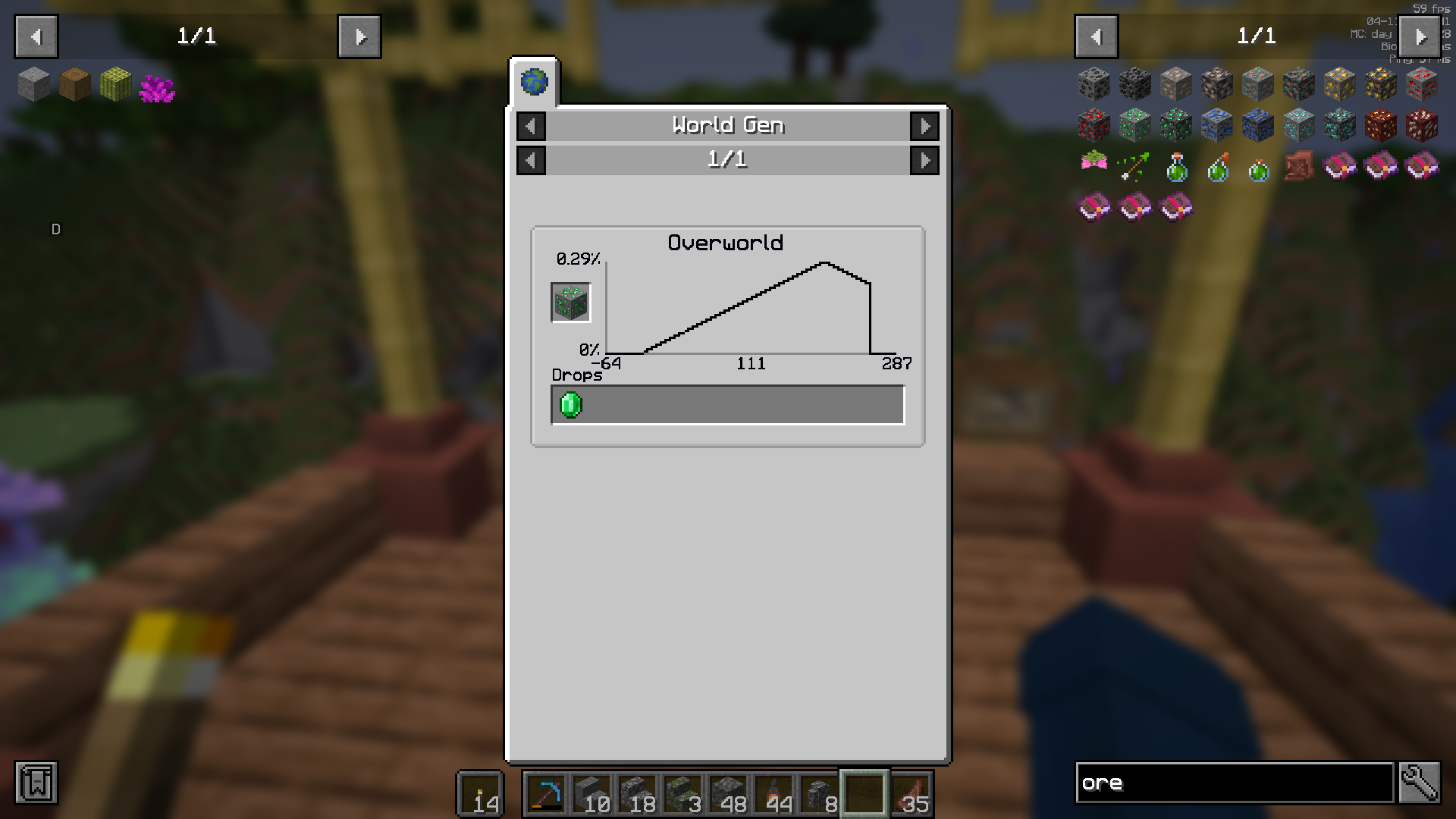Click the right item panel's previous page arrow
The height and width of the screenshot is (819, 1456).
pos(1095,36)
